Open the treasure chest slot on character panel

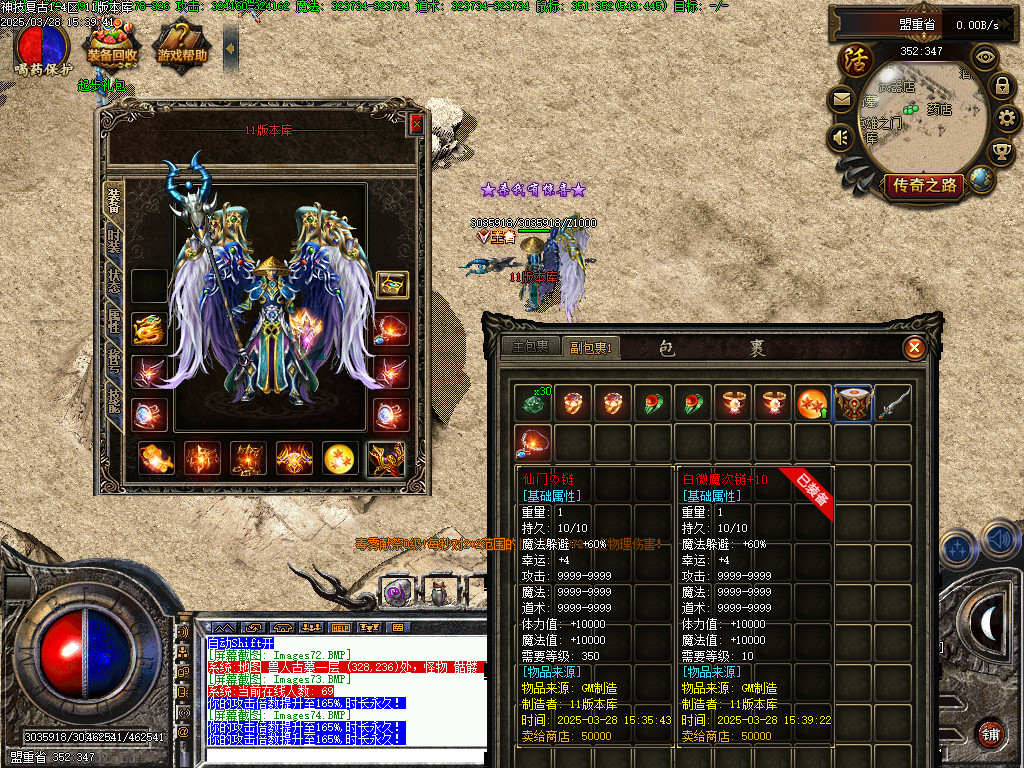click(x=391, y=285)
